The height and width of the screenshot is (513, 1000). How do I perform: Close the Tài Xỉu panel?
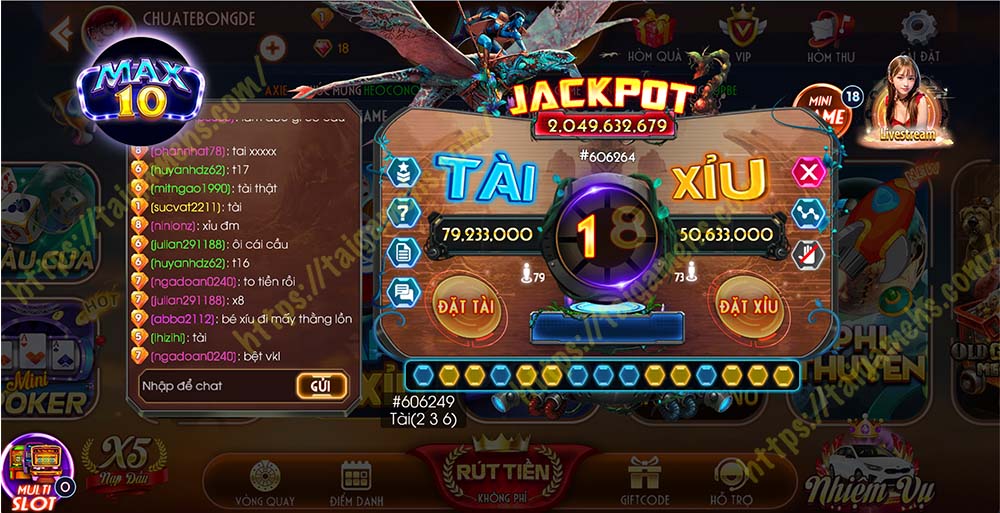807,172
